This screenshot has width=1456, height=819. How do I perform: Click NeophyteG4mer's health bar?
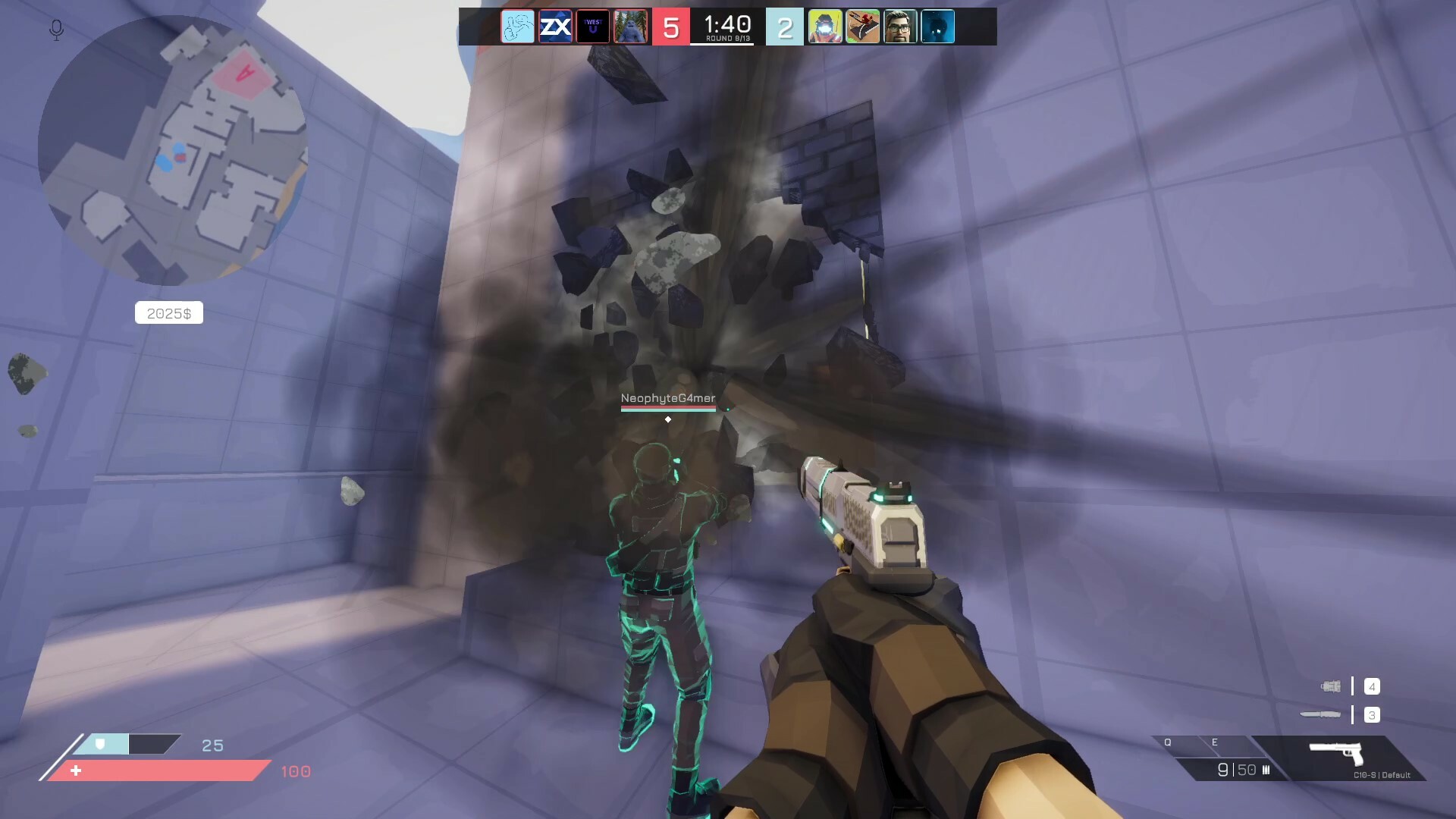point(668,409)
